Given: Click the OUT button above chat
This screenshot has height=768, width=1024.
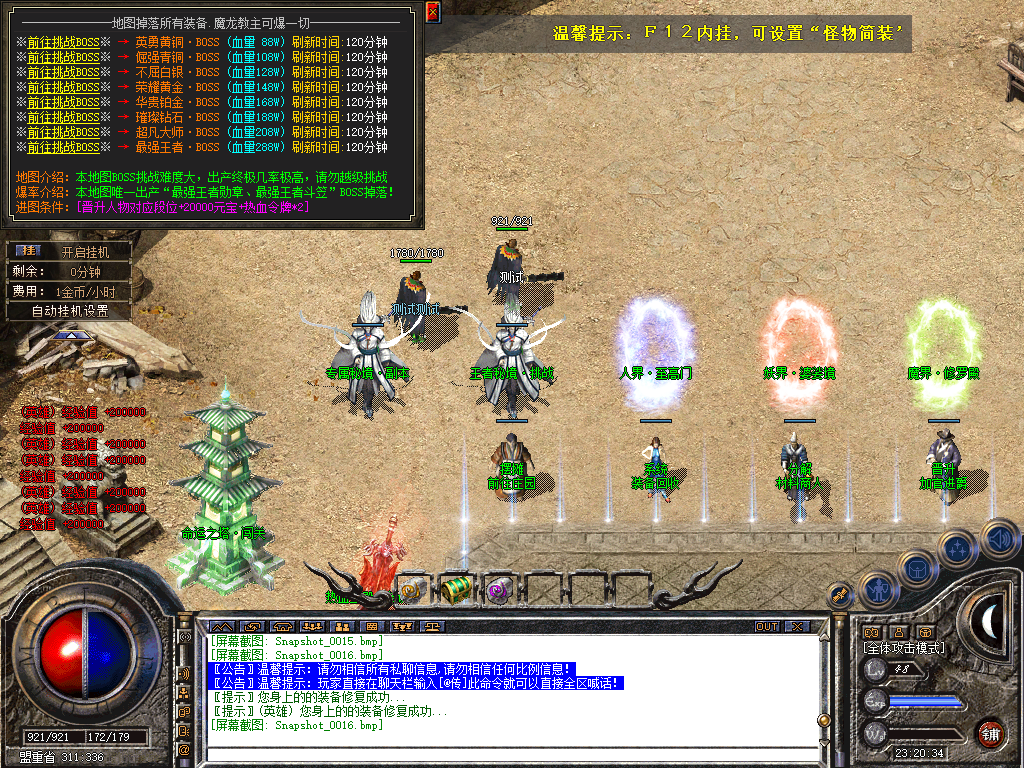Looking at the screenshot, I should (766, 626).
